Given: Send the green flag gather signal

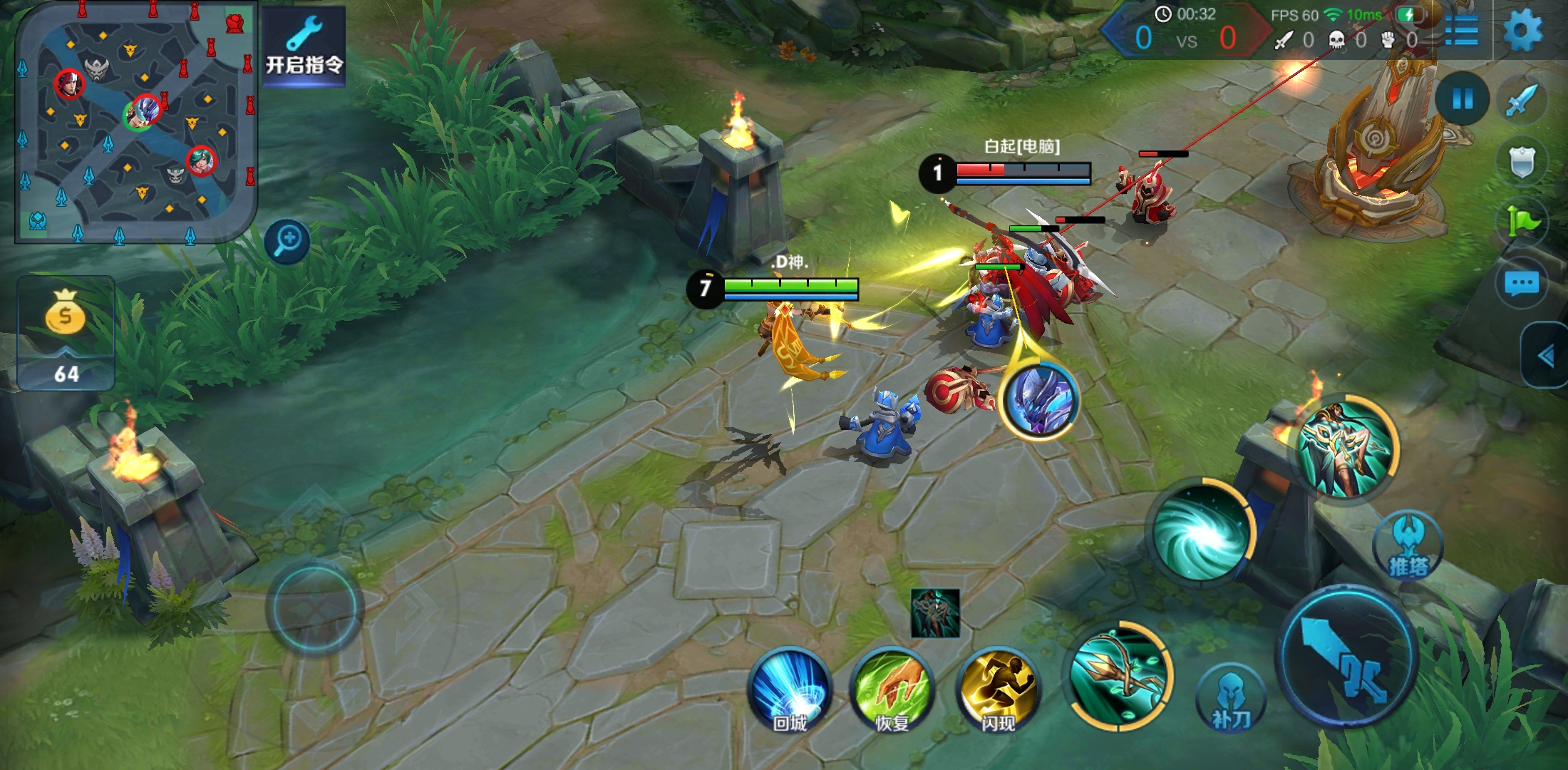Looking at the screenshot, I should pos(1522,222).
